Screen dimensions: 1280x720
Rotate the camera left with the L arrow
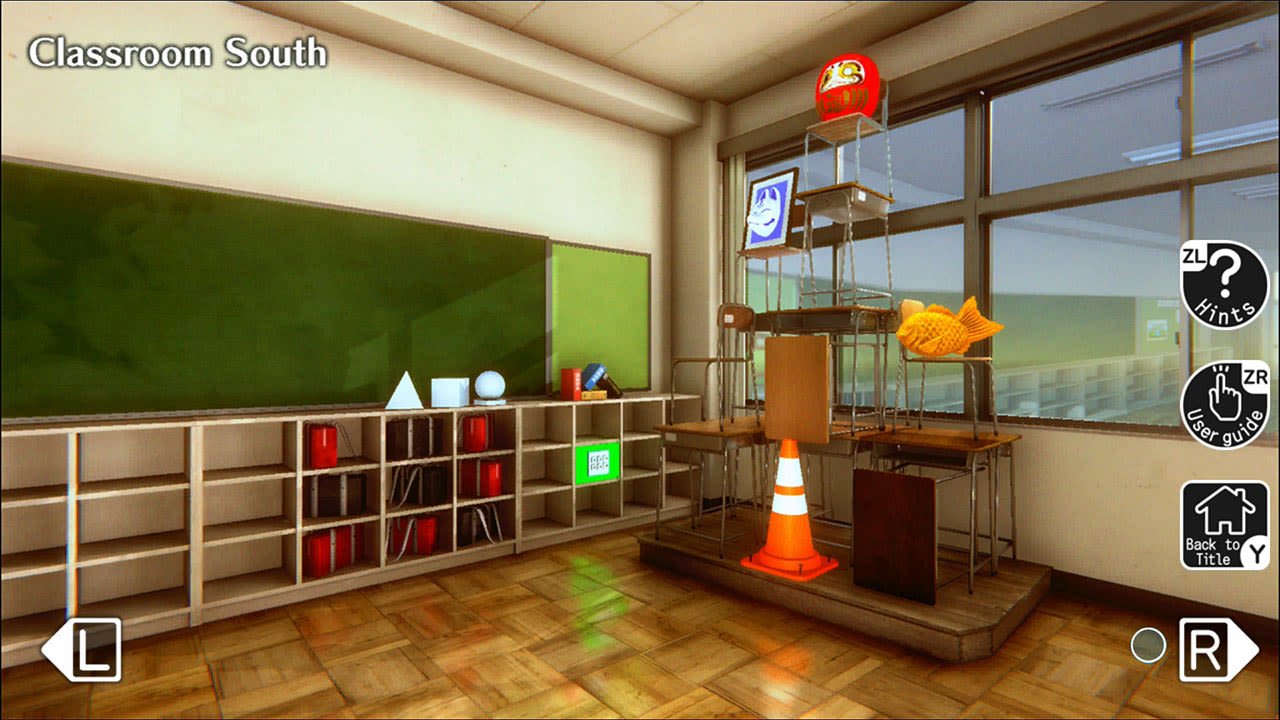85,651
